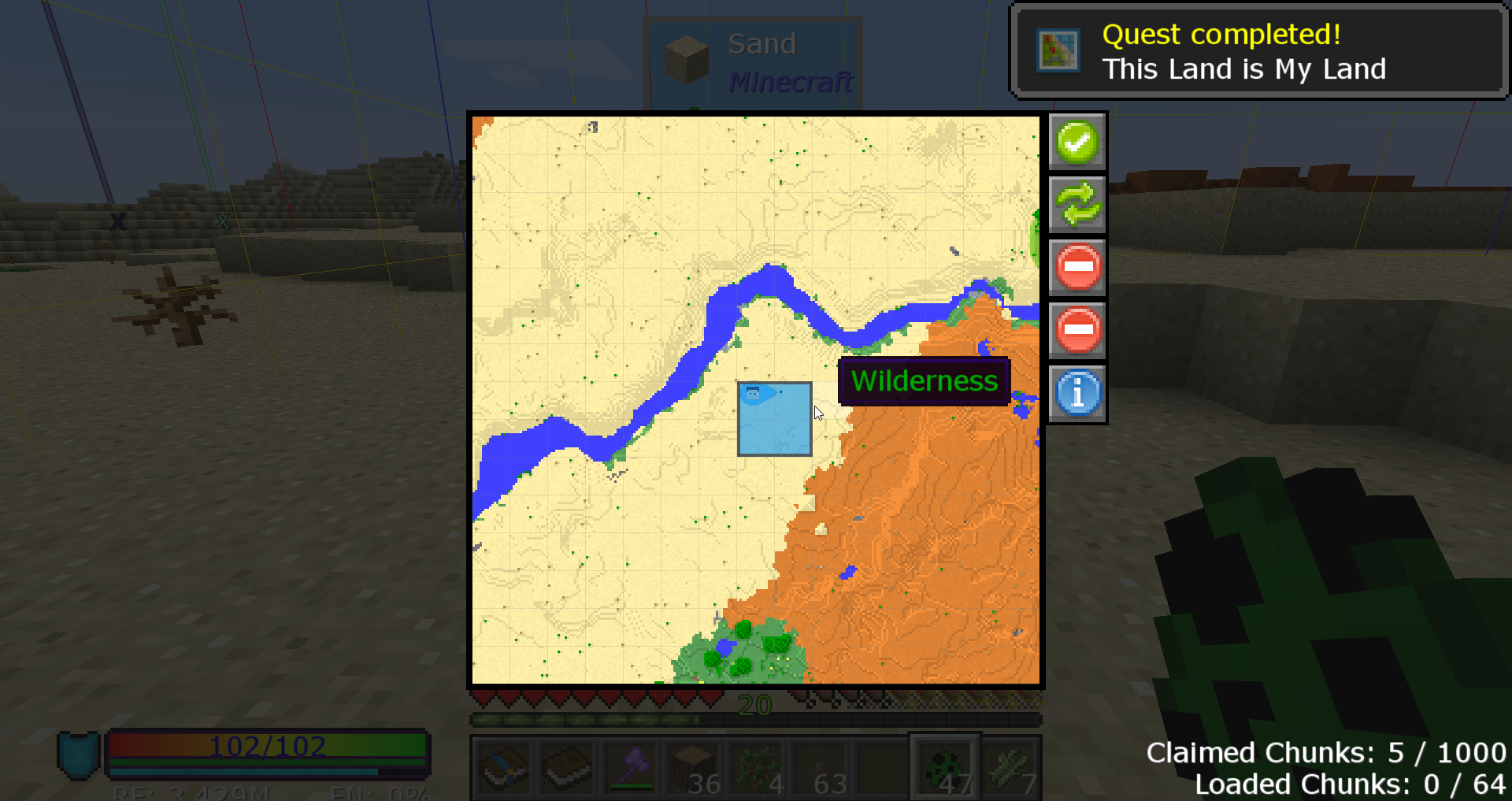
Task: Choose the wood log stack of 36
Action: coord(693,768)
